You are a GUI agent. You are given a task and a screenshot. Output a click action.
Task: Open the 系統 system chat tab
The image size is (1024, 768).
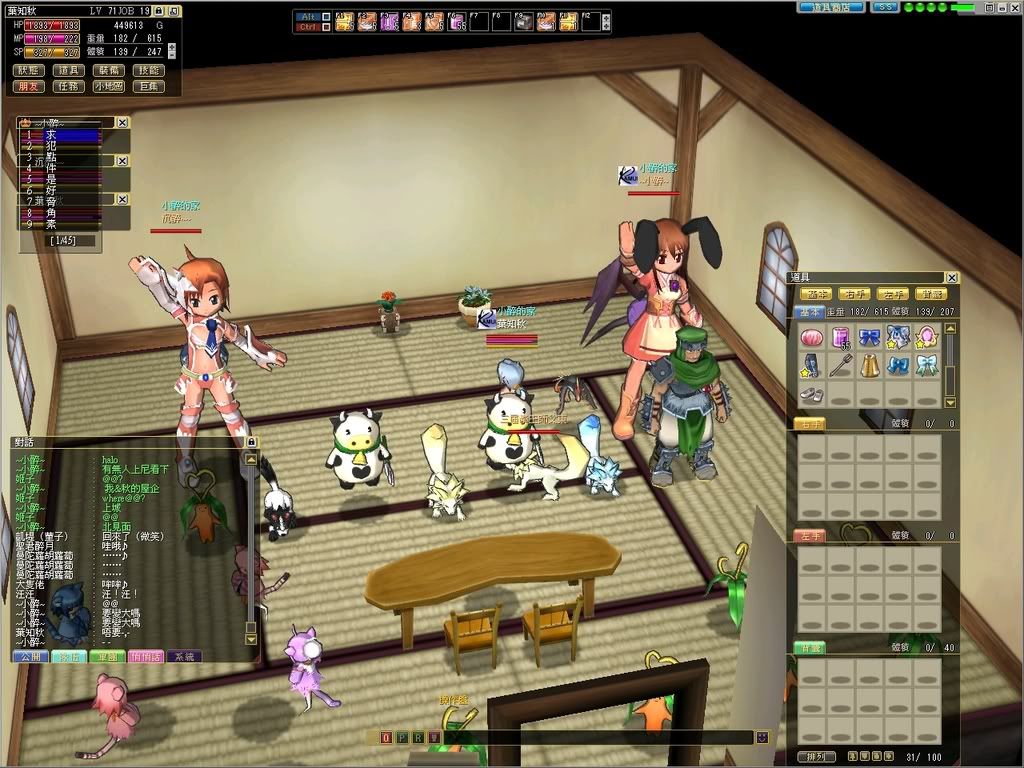(184, 656)
